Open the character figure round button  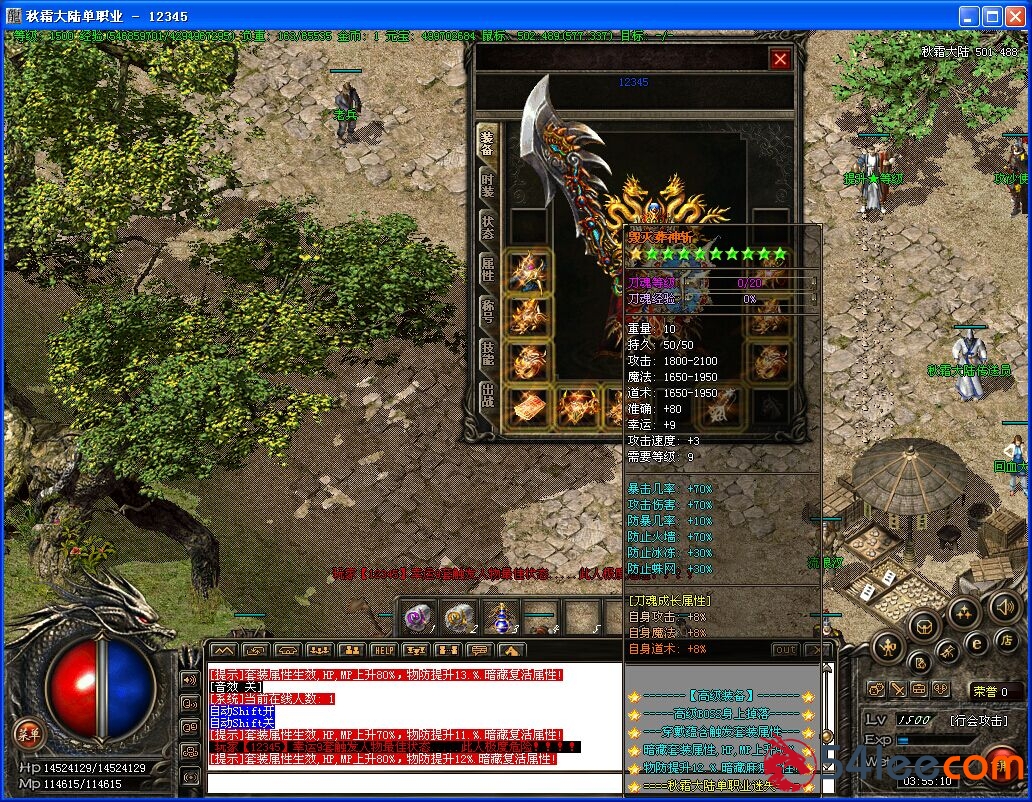click(888, 646)
